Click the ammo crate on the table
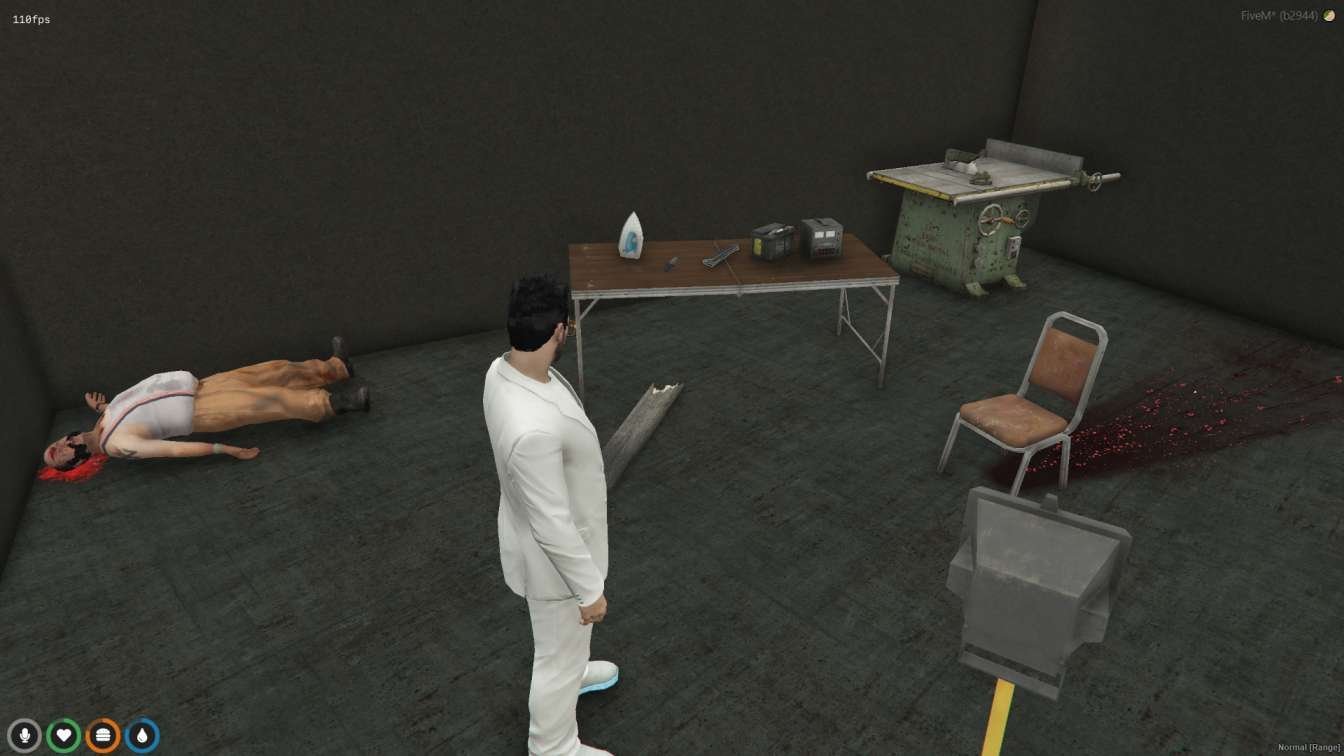1344x756 pixels. (771, 241)
